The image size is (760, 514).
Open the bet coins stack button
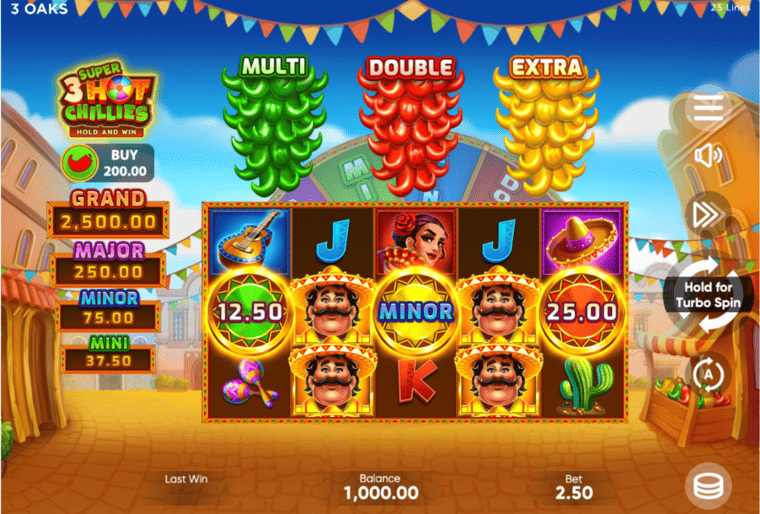click(x=708, y=485)
